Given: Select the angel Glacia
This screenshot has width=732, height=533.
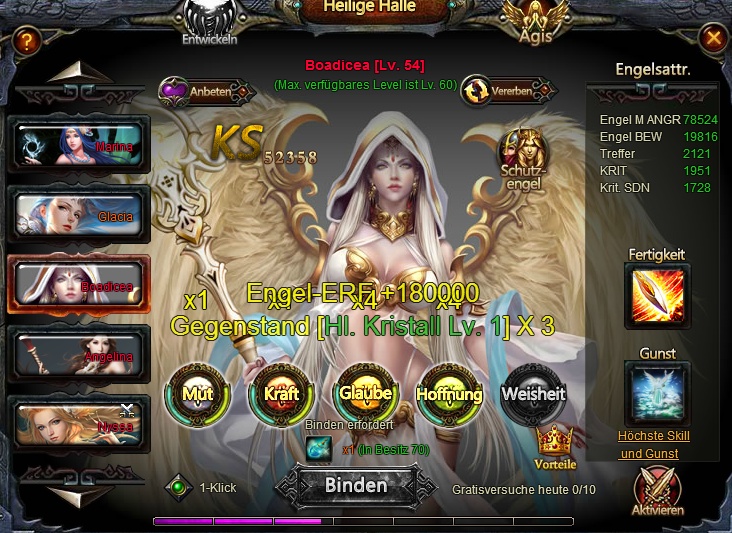Looking at the screenshot, I should tap(79, 214).
